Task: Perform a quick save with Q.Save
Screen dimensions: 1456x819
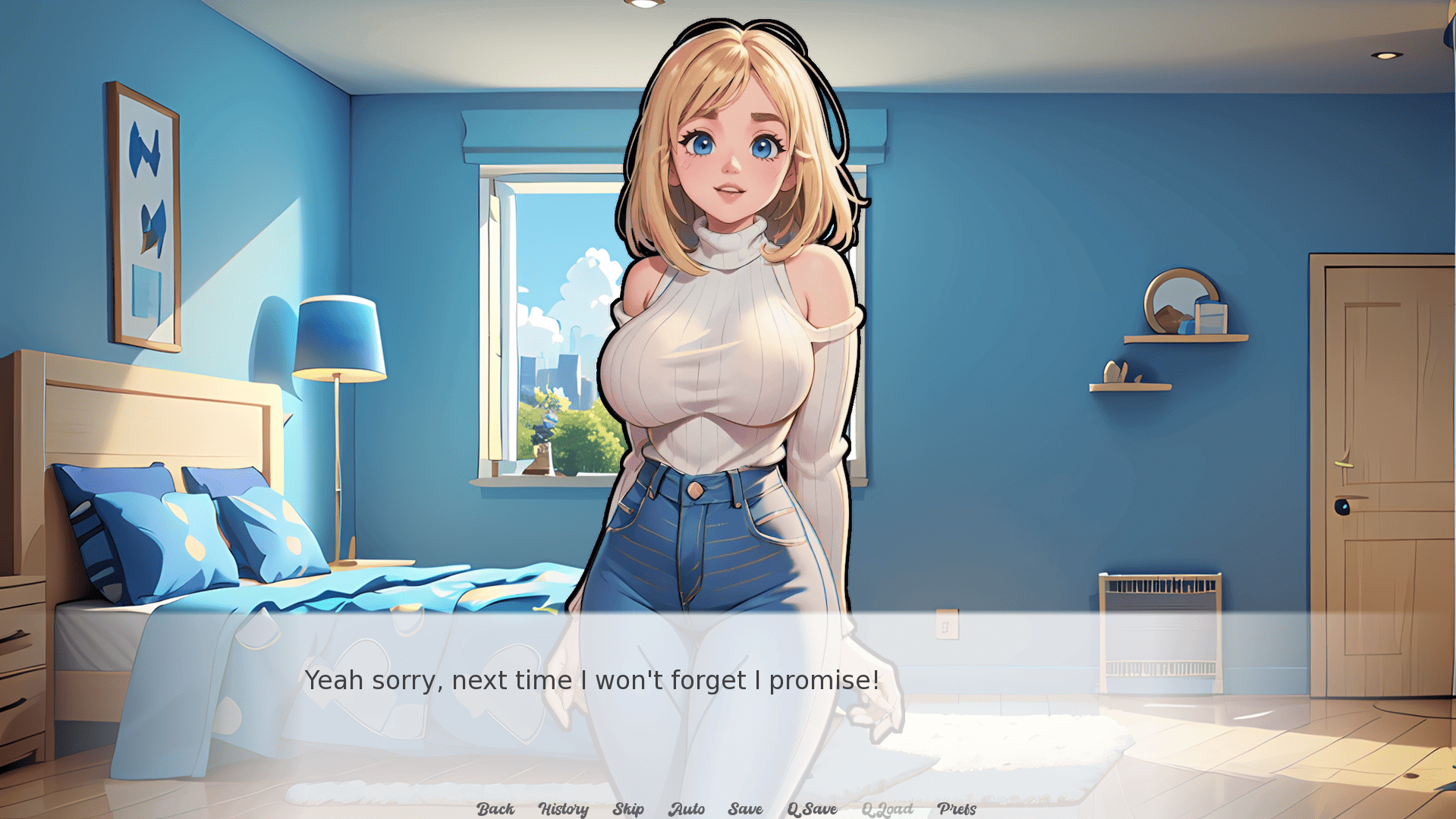Action: click(812, 809)
